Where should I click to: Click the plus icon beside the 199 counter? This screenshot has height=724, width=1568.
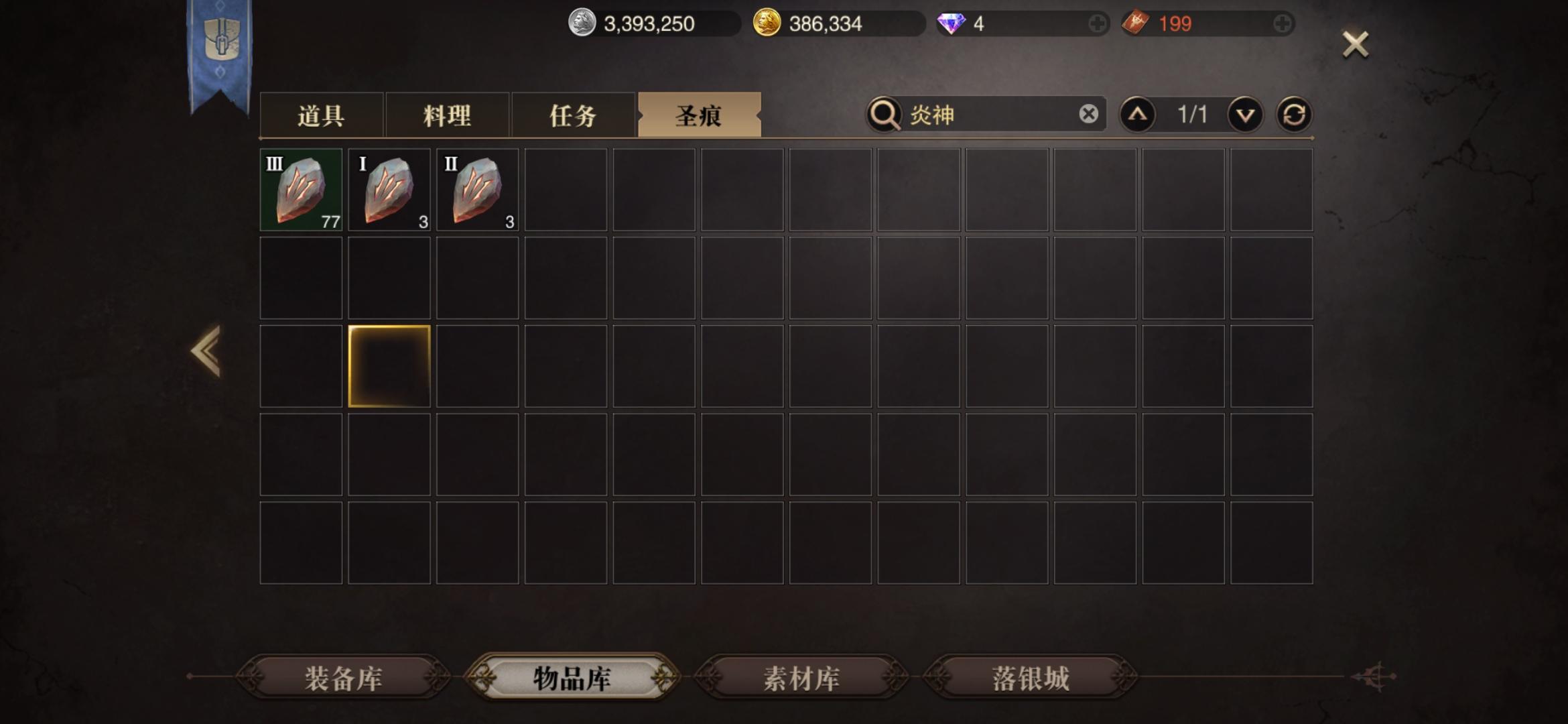pyautogui.click(x=1283, y=23)
